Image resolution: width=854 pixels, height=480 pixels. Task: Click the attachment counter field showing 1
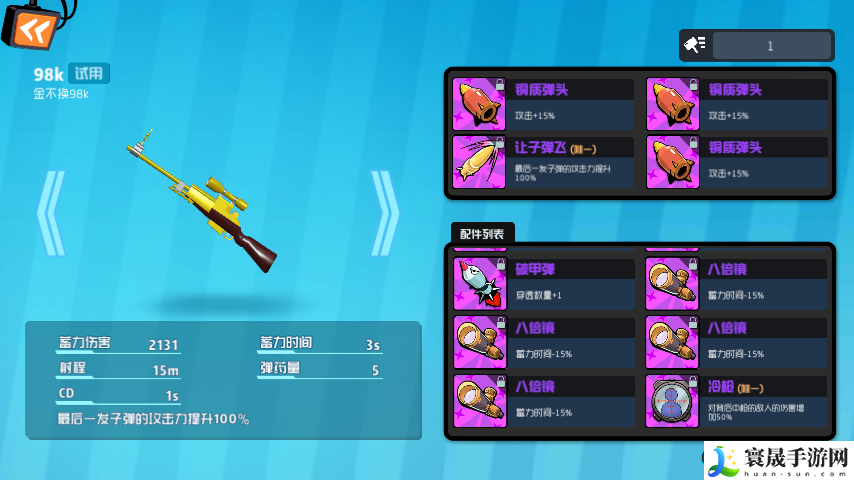[x=771, y=45]
